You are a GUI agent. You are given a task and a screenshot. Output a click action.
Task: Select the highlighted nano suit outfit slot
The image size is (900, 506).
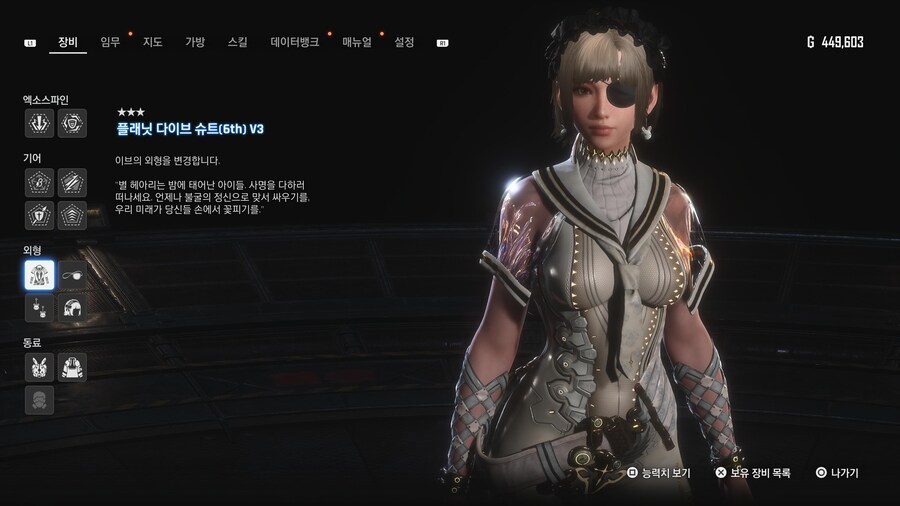39,274
